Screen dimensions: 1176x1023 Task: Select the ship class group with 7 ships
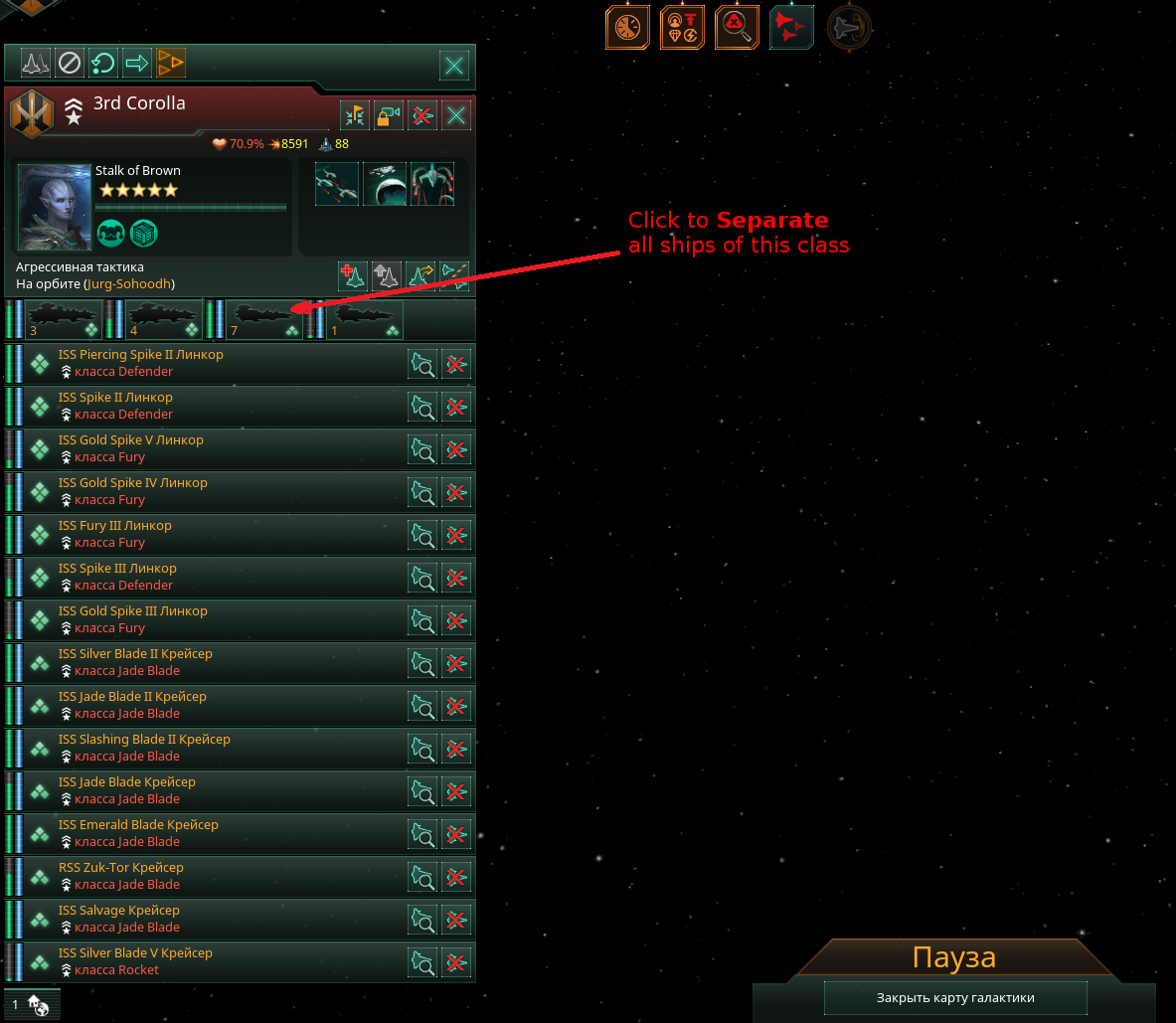click(264, 319)
